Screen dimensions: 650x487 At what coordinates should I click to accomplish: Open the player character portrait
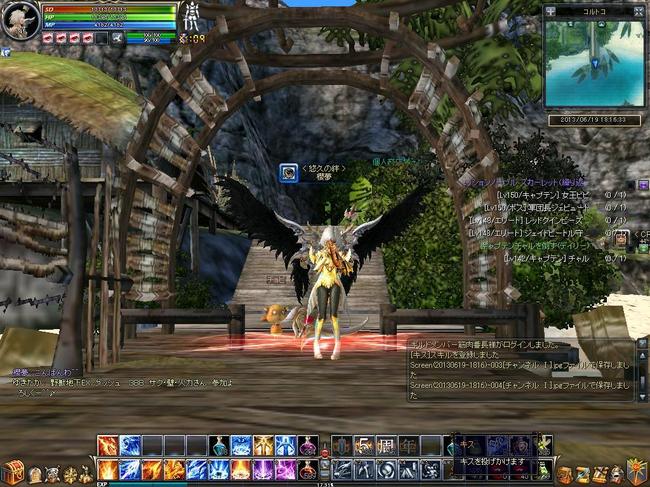20,19
